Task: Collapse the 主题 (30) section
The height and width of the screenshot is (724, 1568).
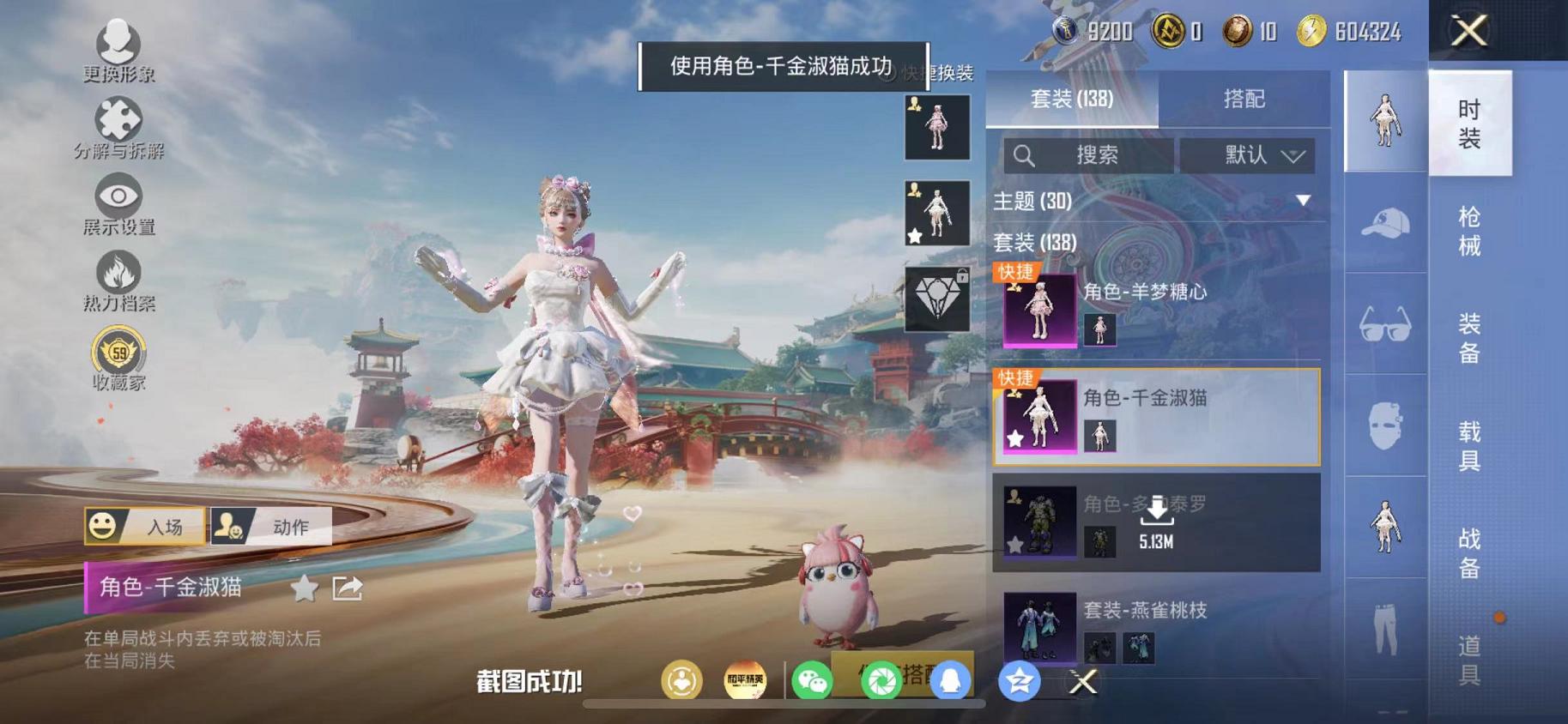Action: click(x=1304, y=201)
